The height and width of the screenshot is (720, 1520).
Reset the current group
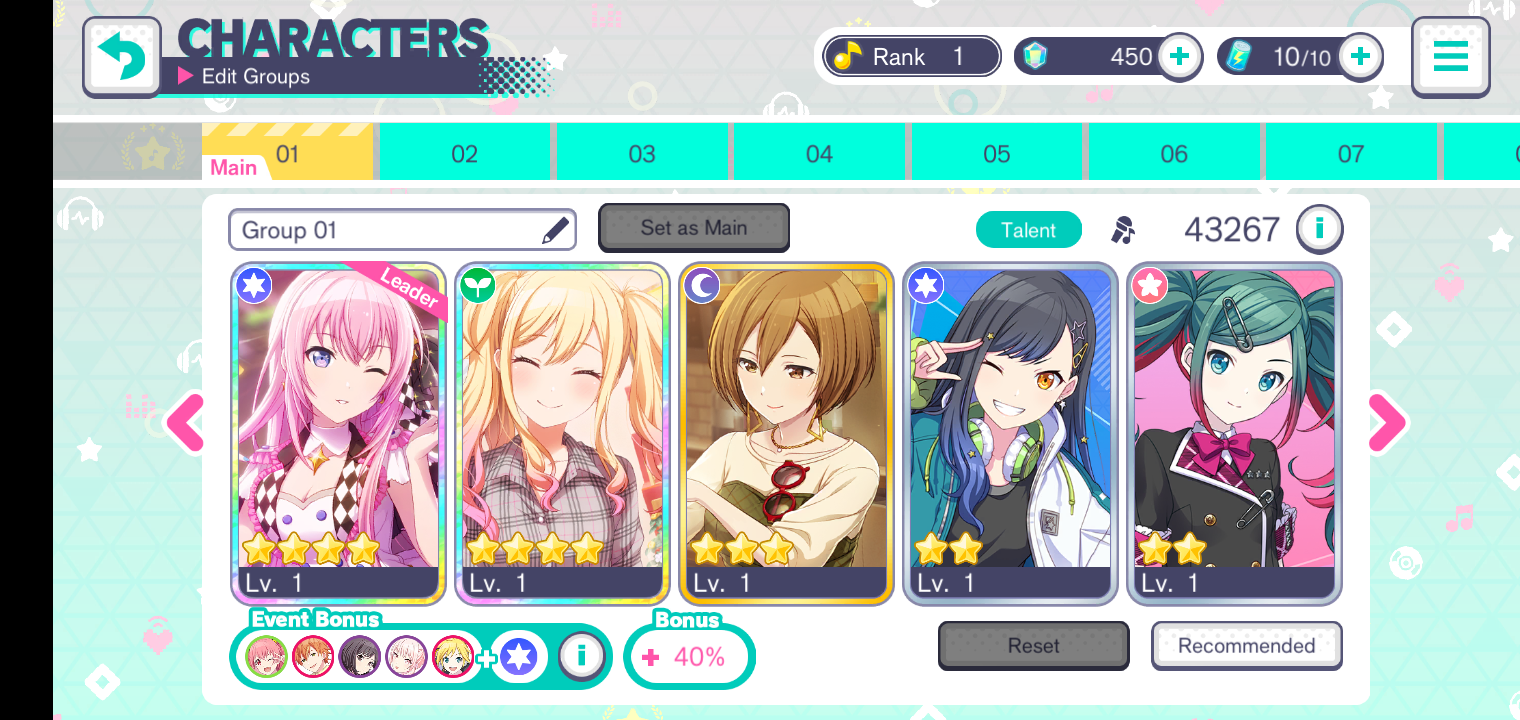1033,646
